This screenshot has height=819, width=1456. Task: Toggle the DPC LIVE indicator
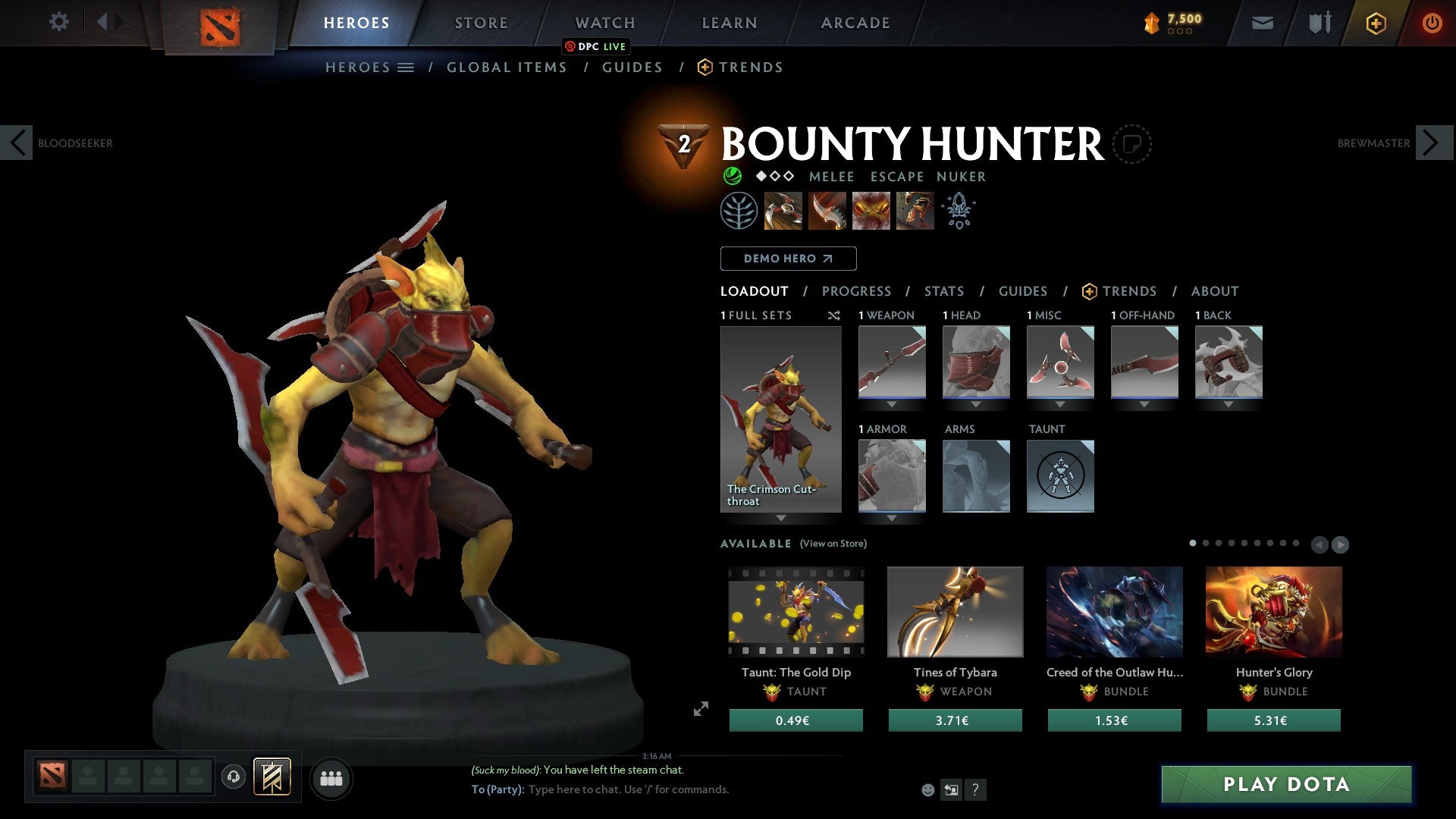coord(596,46)
